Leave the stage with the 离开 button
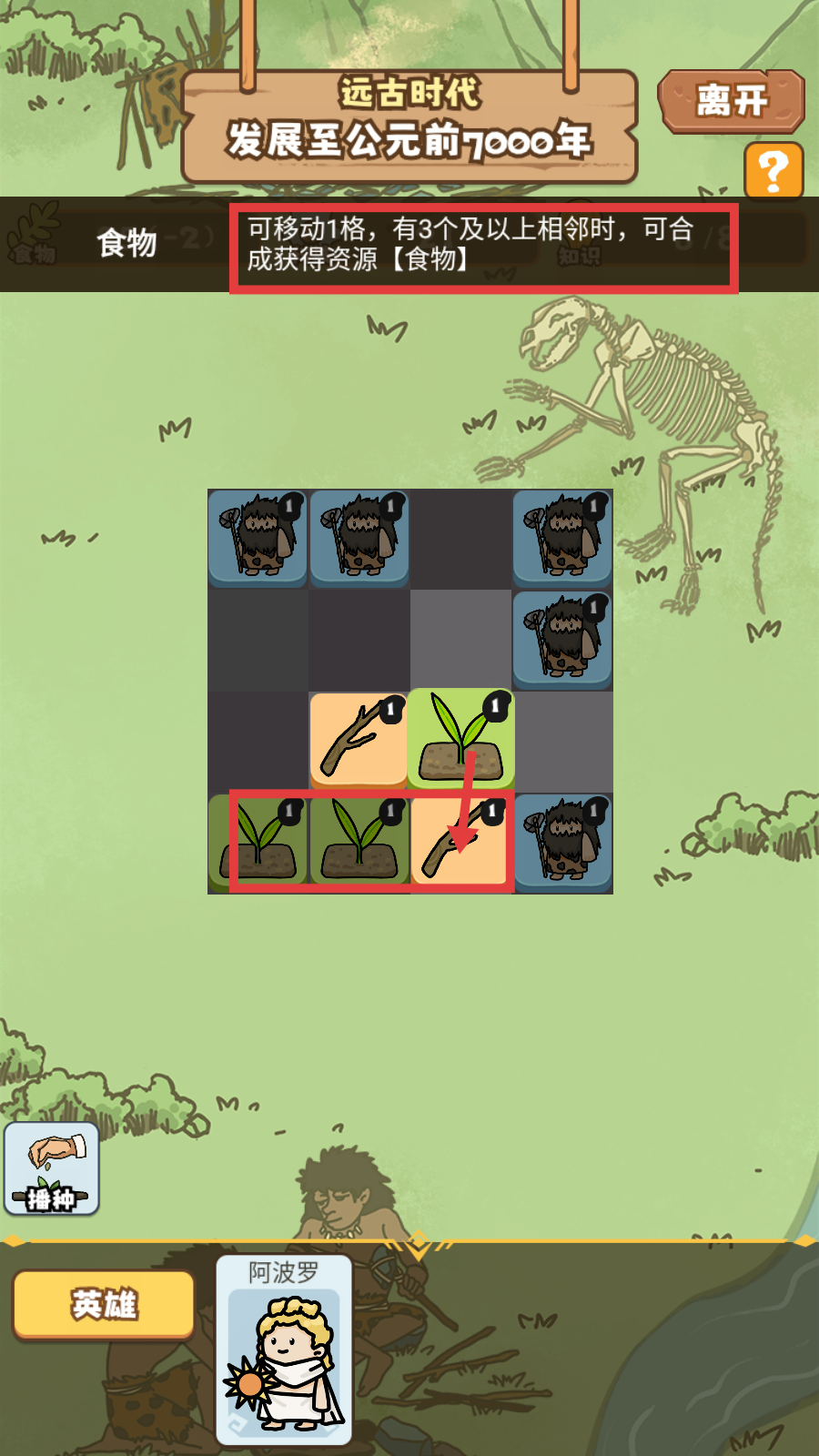The width and height of the screenshot is (819, 1456). pos(731,101)
